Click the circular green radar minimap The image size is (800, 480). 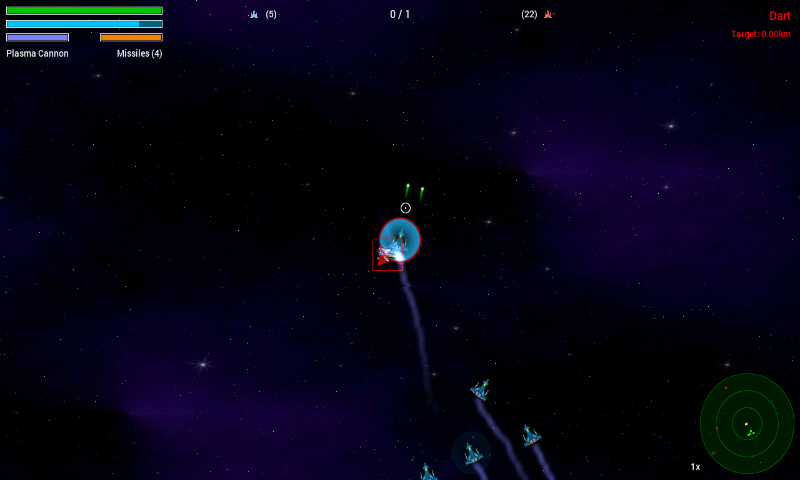[746, 423]
